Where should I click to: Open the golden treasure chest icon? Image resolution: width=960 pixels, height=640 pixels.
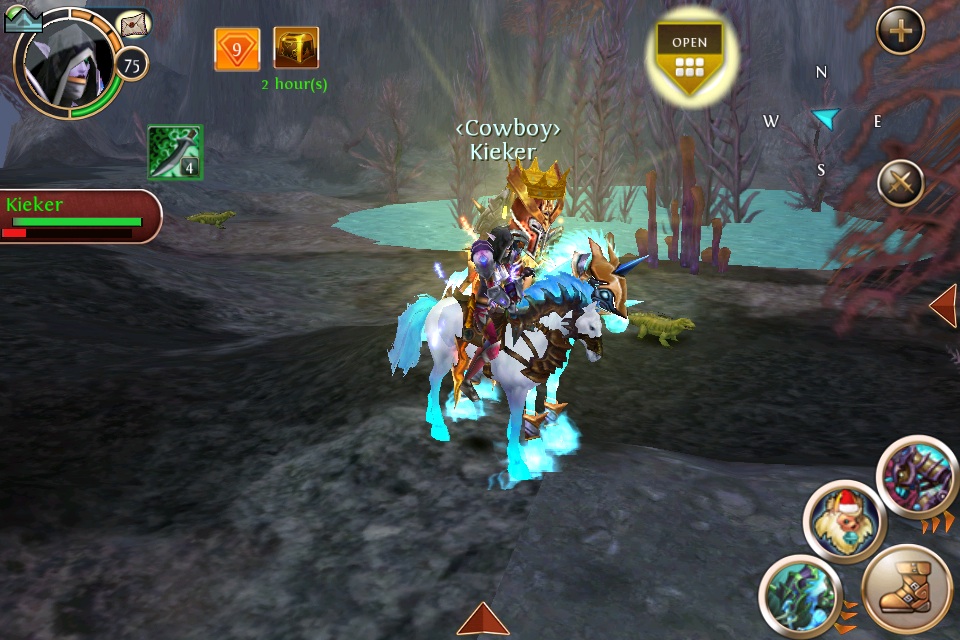[296, 48]
